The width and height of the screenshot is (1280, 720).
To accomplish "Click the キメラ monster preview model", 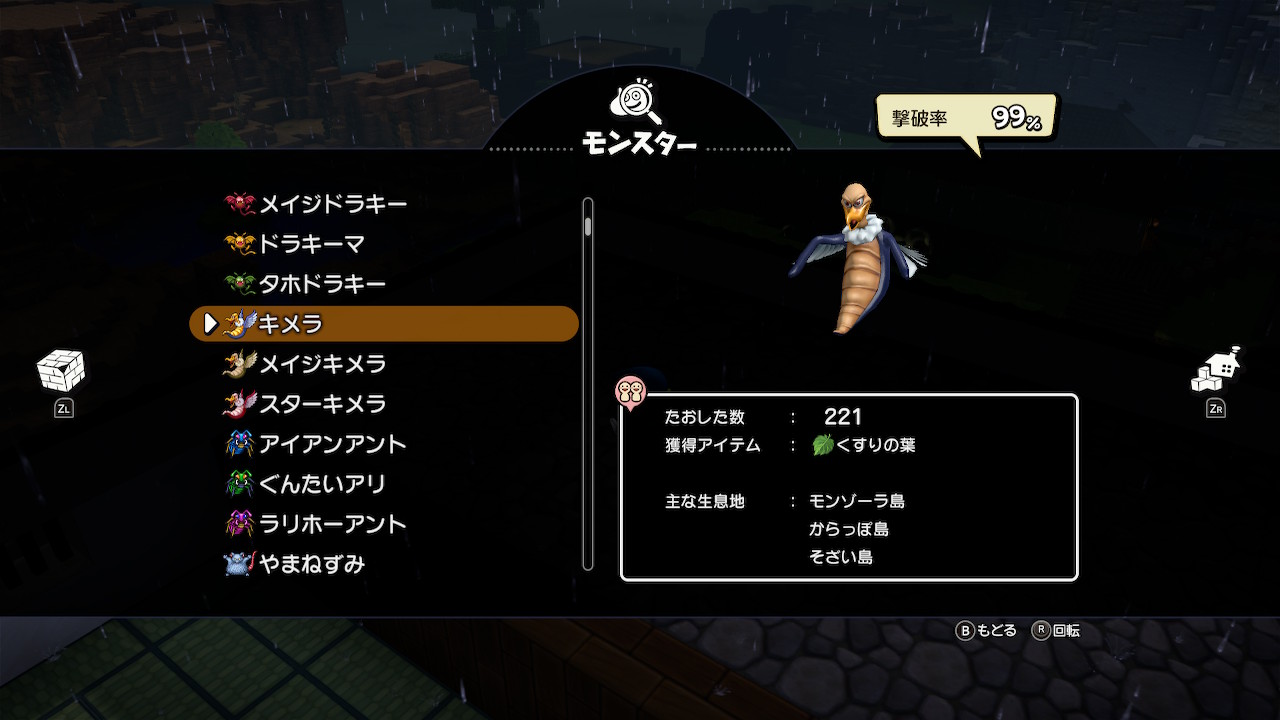I will tap(856, 258).
